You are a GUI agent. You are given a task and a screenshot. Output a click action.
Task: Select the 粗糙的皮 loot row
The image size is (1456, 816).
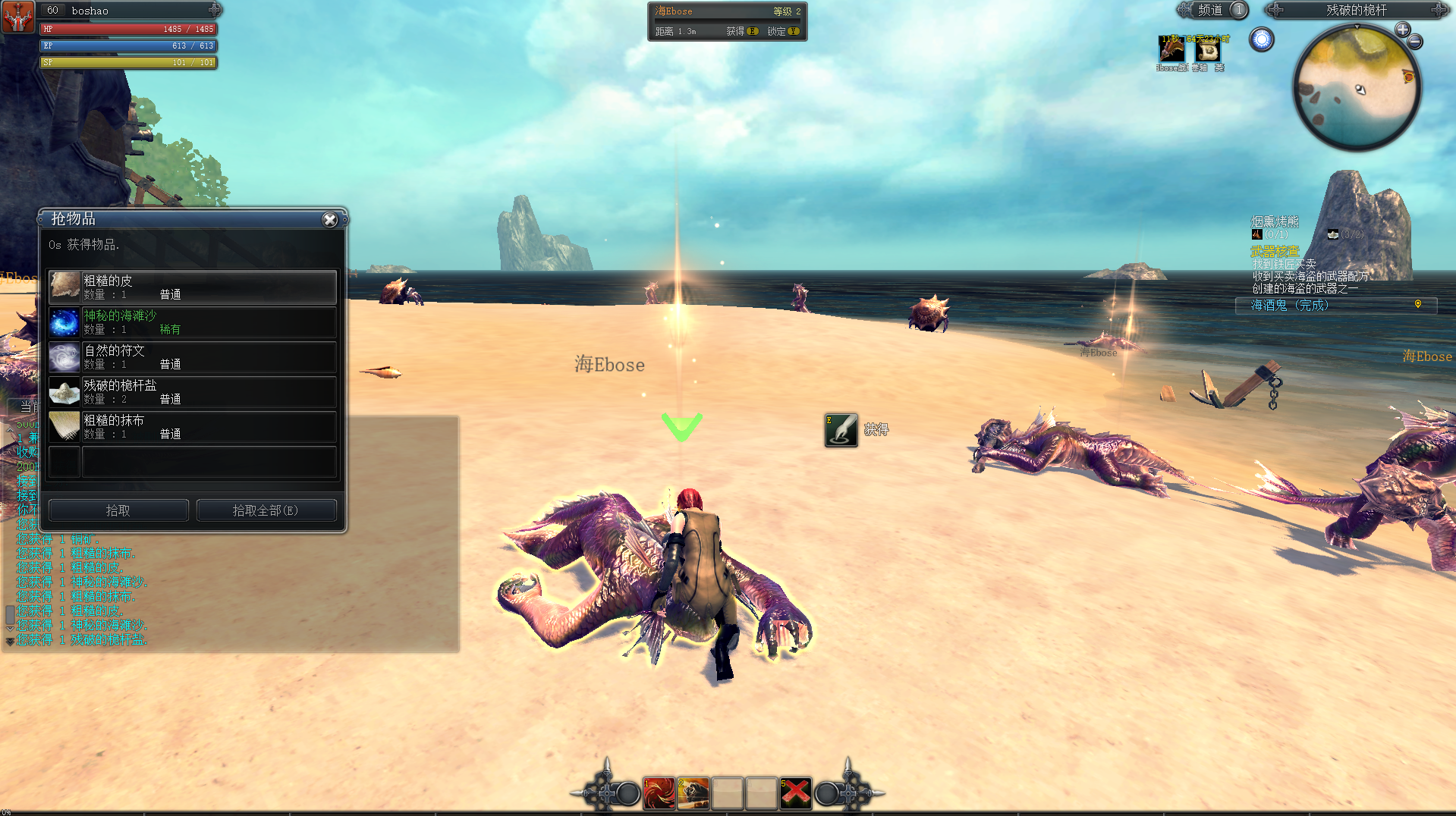click(193, 287)
